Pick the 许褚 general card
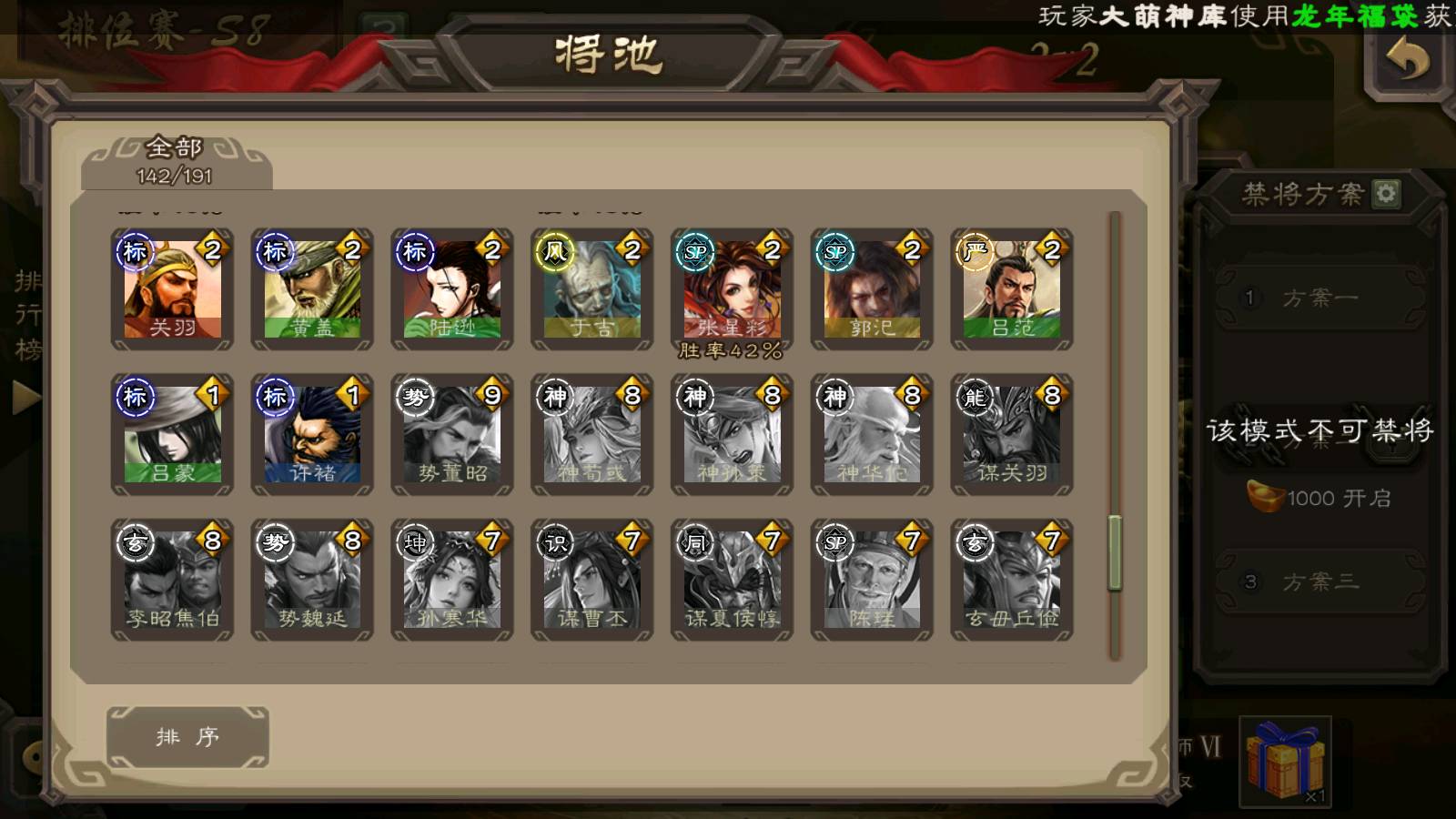The height and width of the screenshot is (819, 1456). (312, 435)
